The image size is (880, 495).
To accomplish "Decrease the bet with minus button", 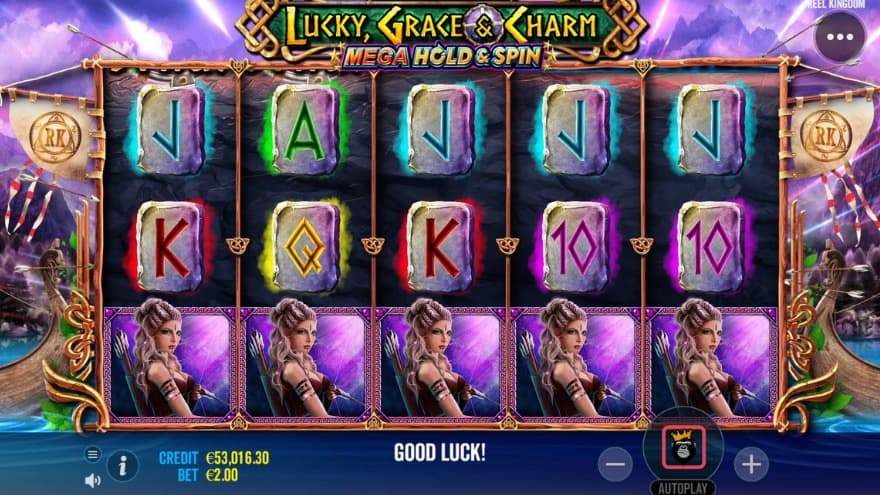I will pyautogui.click(x=616, y=463).
